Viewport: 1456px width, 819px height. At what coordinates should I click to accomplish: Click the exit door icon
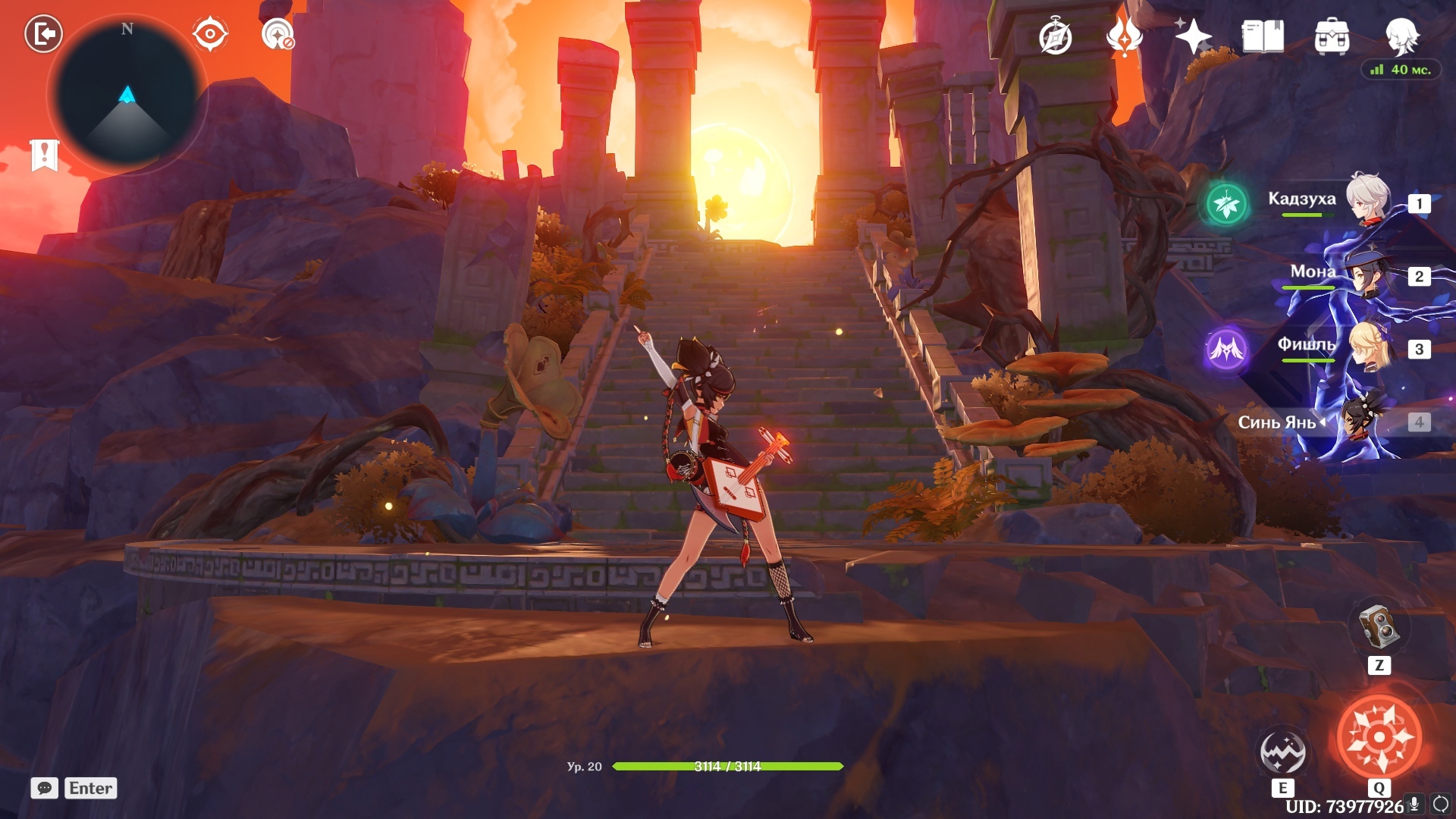[x=43, y=34]
